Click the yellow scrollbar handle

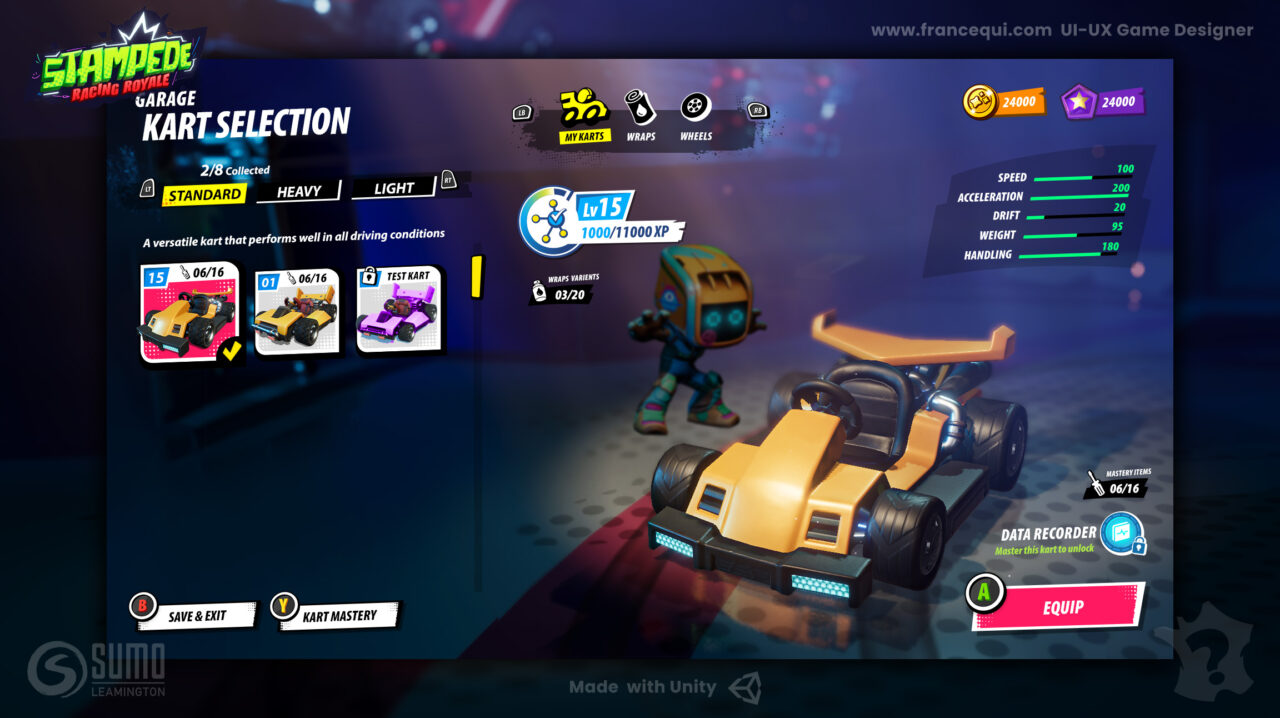click(477, 277)
